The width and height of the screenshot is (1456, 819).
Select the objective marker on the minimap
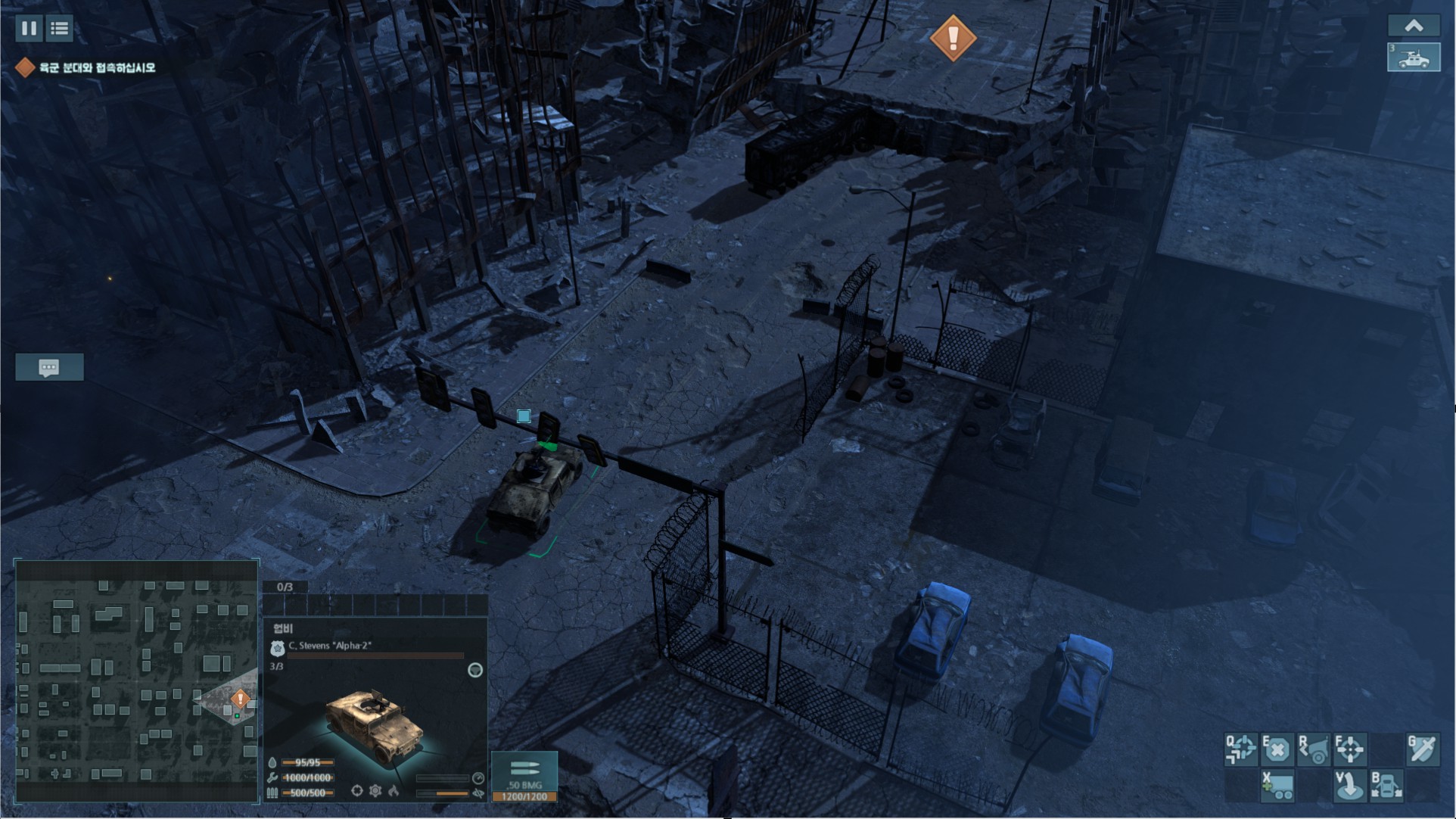[x=240, y=699]
